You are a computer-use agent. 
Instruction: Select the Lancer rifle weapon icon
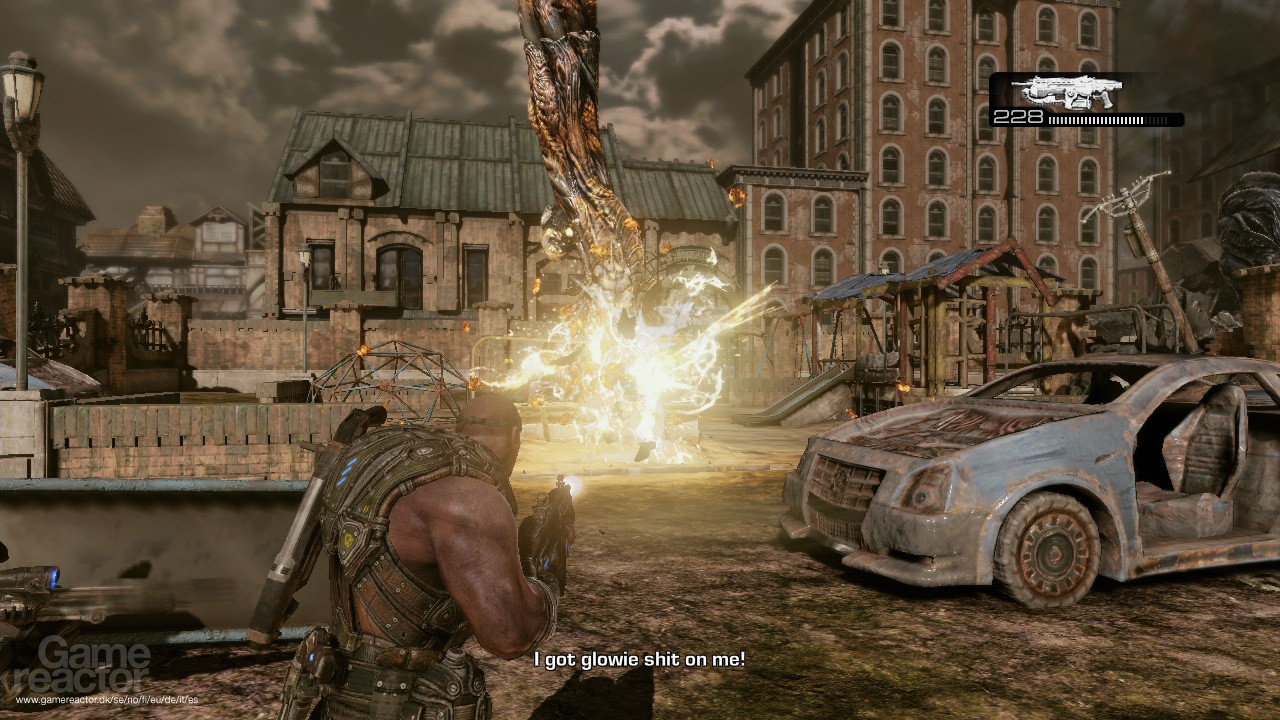point(1067,92)
